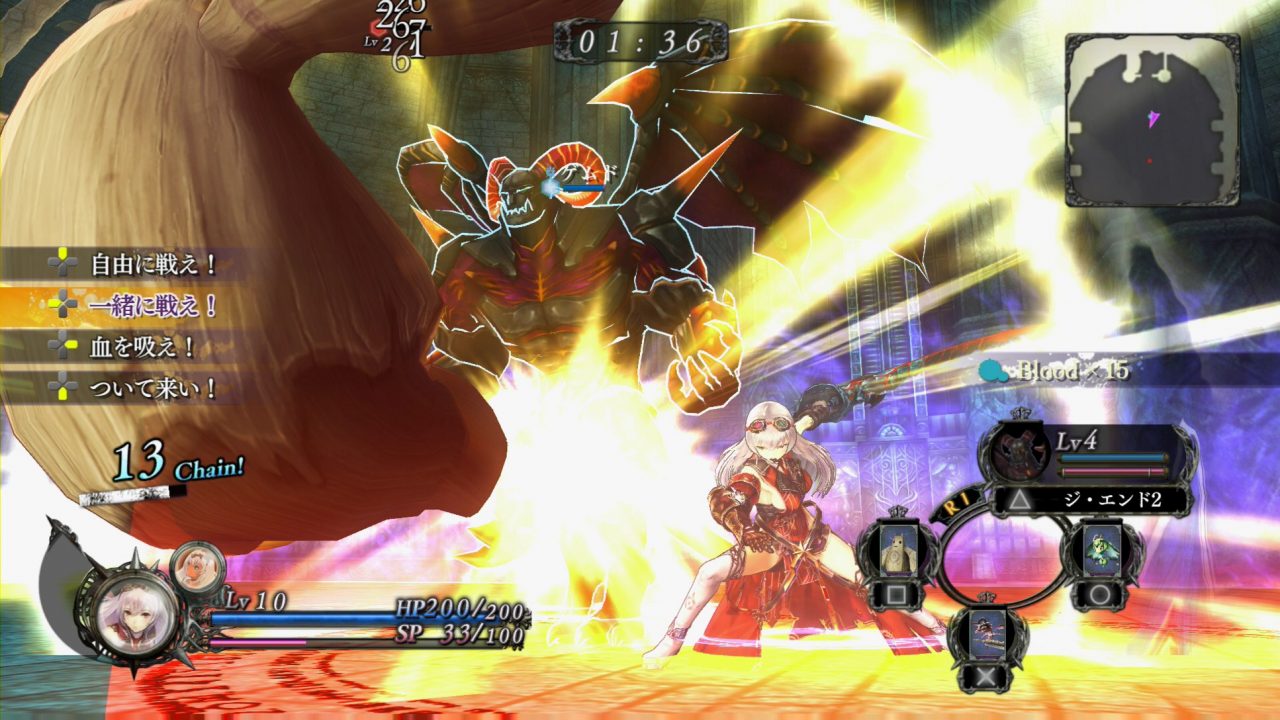Select the Square-button servant portrait
The width and height of the screenshot is (1280, 720).
(x=899, y=549)
